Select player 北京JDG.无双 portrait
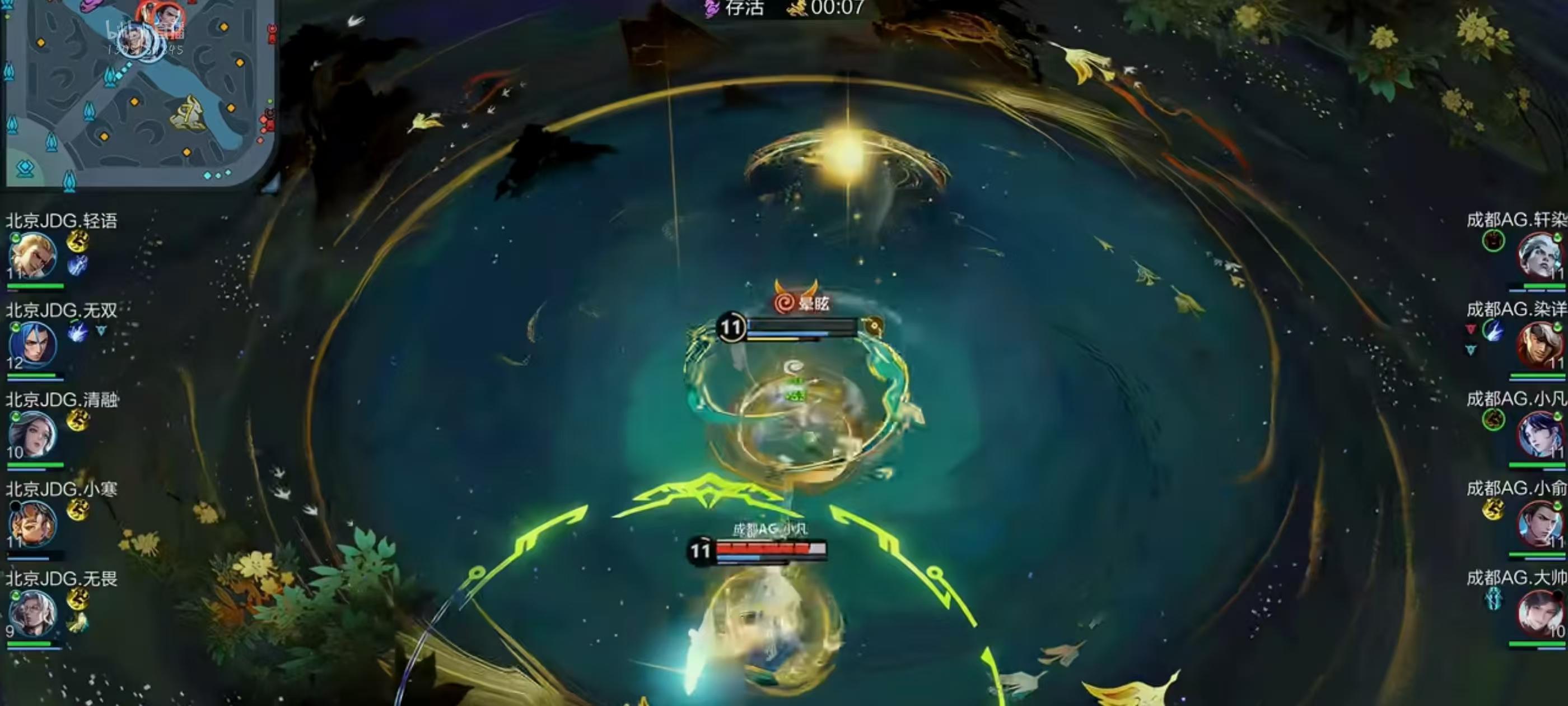This screenshot has width=1568, height=706. (33, 345)
